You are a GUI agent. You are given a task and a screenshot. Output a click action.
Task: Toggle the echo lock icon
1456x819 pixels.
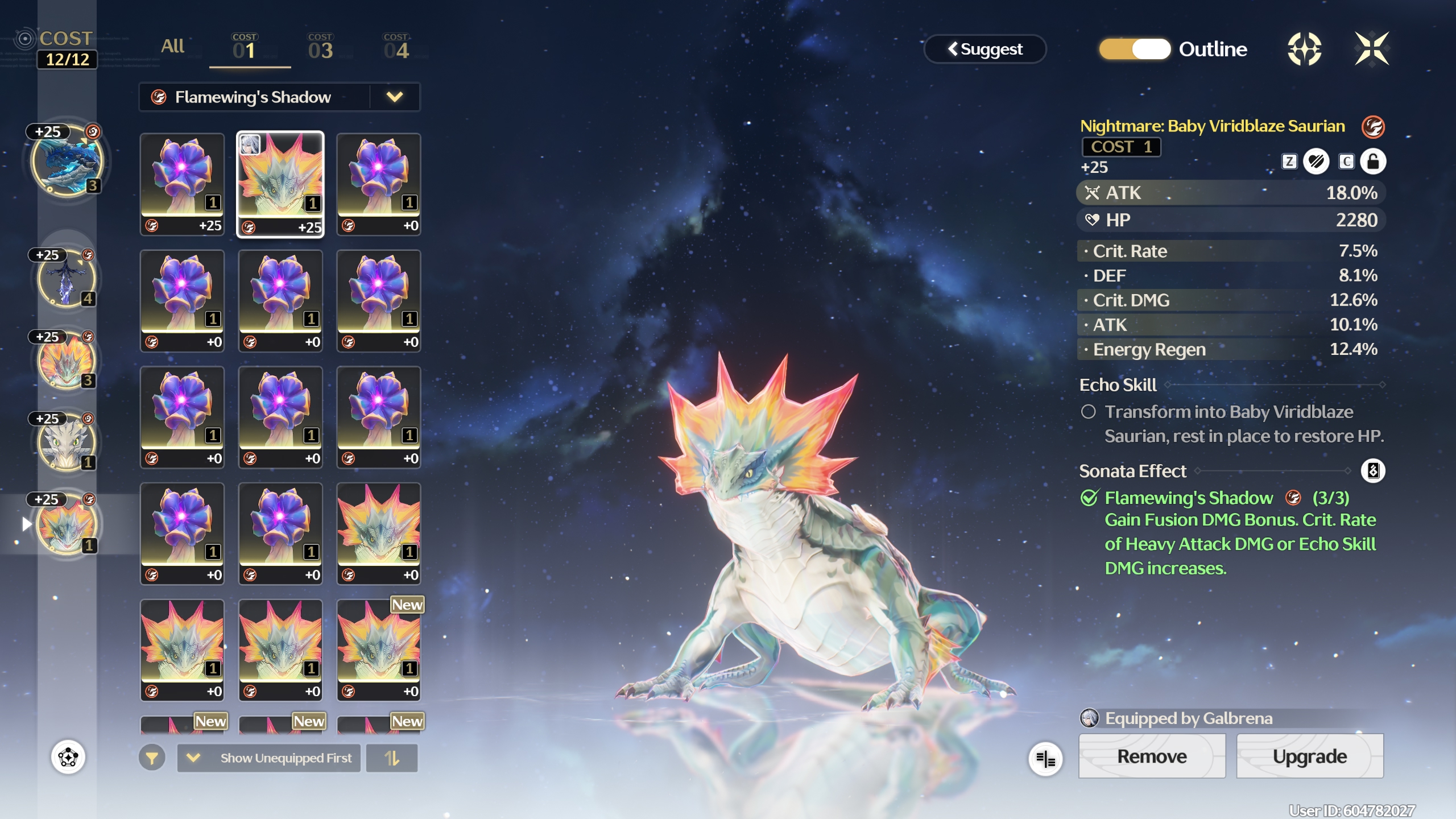1373,162
